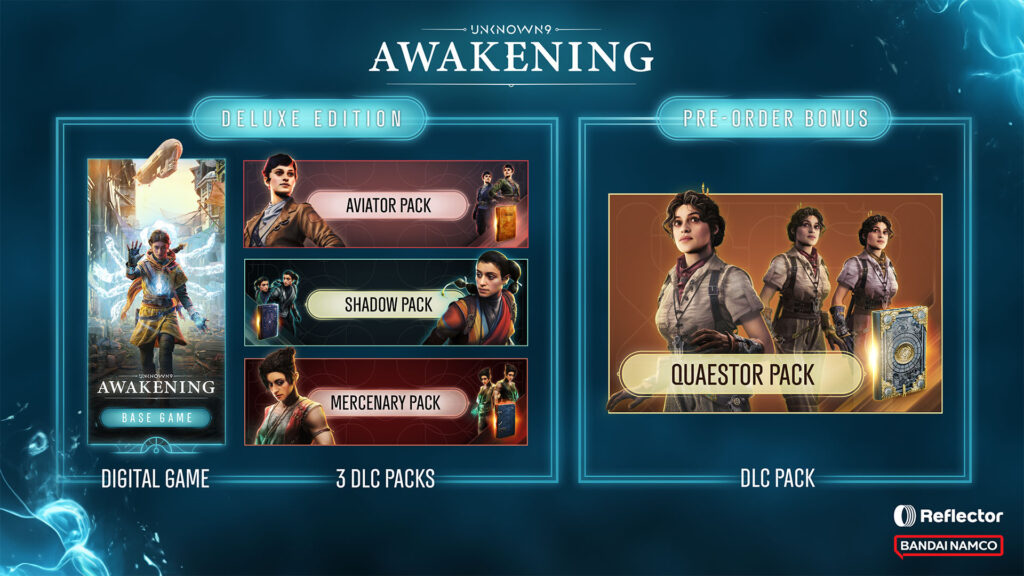Choose the Shadow Pack banner
1024x576 pixels.
[x=386, y=303]
